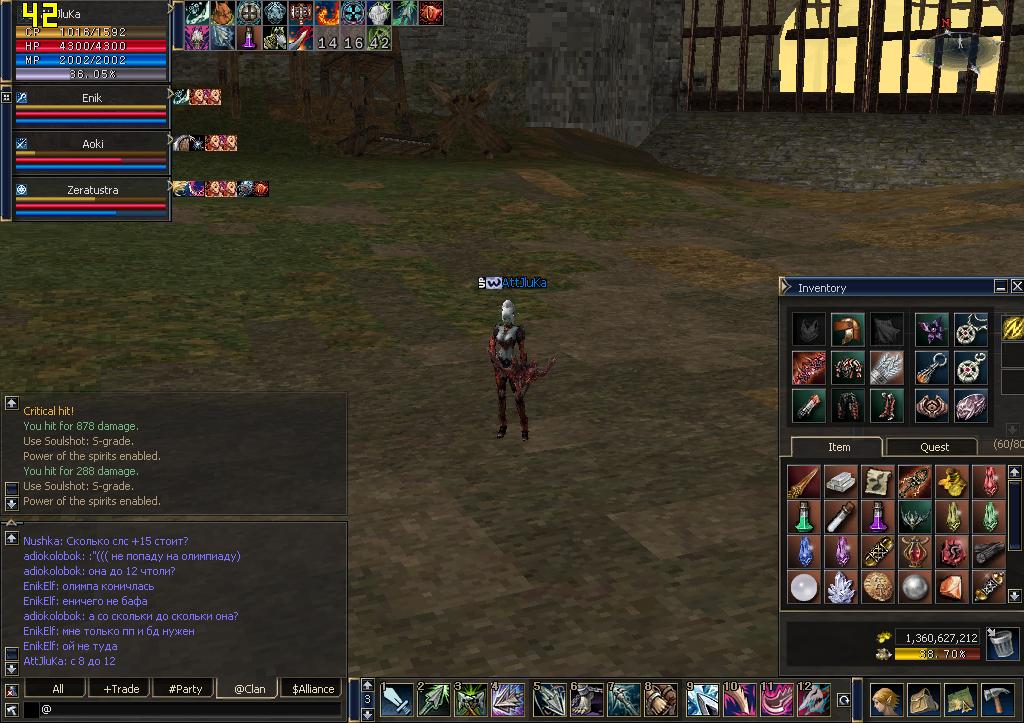The width and height of the screenshot is (1024, 723).
Task: Switch to the Quest tab in Inventory
Action: tap(934, 447)
